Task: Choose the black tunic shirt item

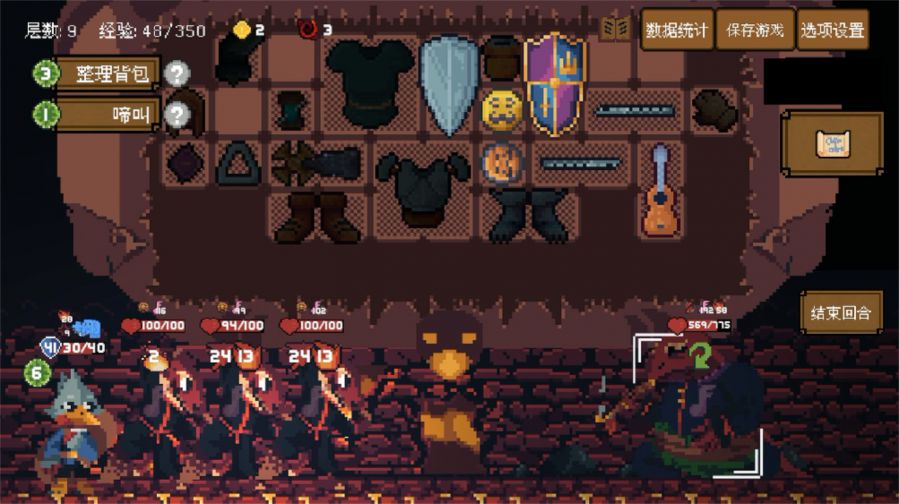Action: (369, 82)
